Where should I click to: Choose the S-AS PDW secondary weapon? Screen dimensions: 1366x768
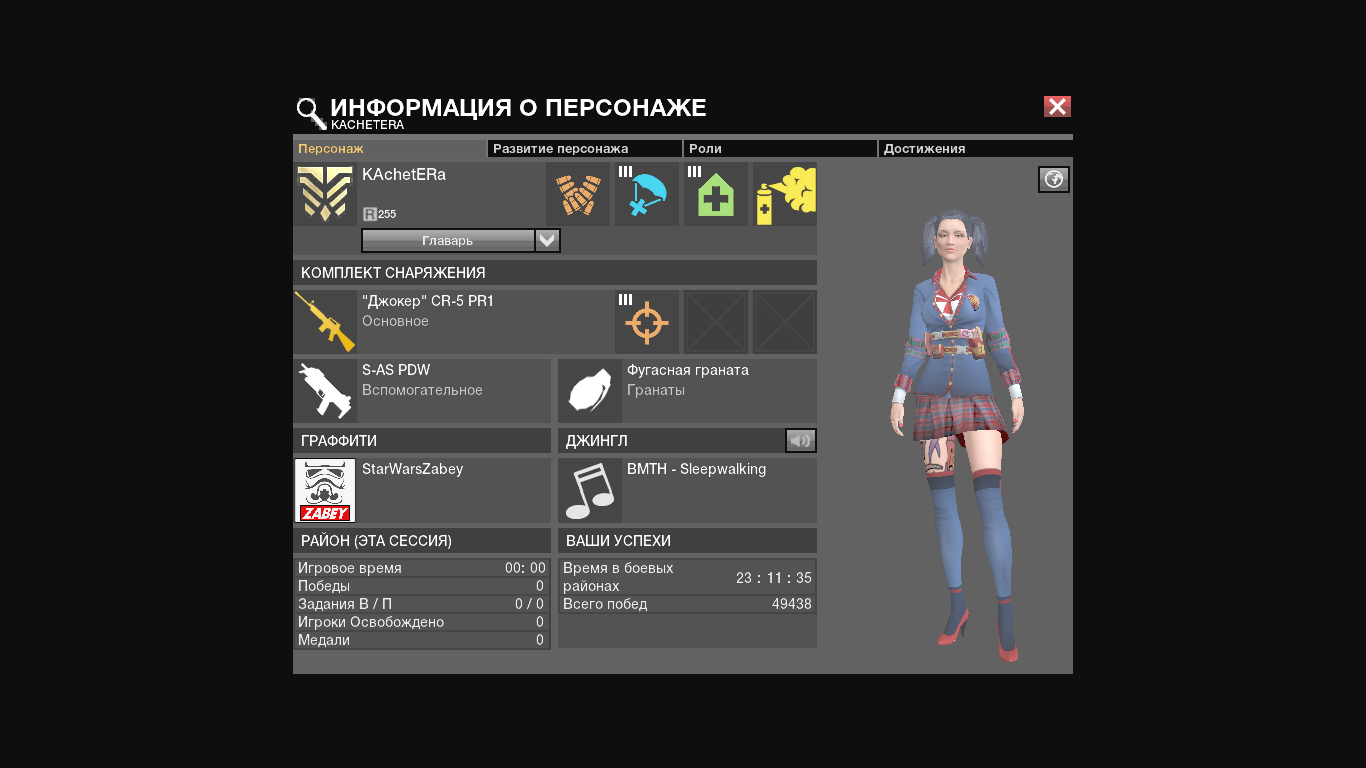325,391
